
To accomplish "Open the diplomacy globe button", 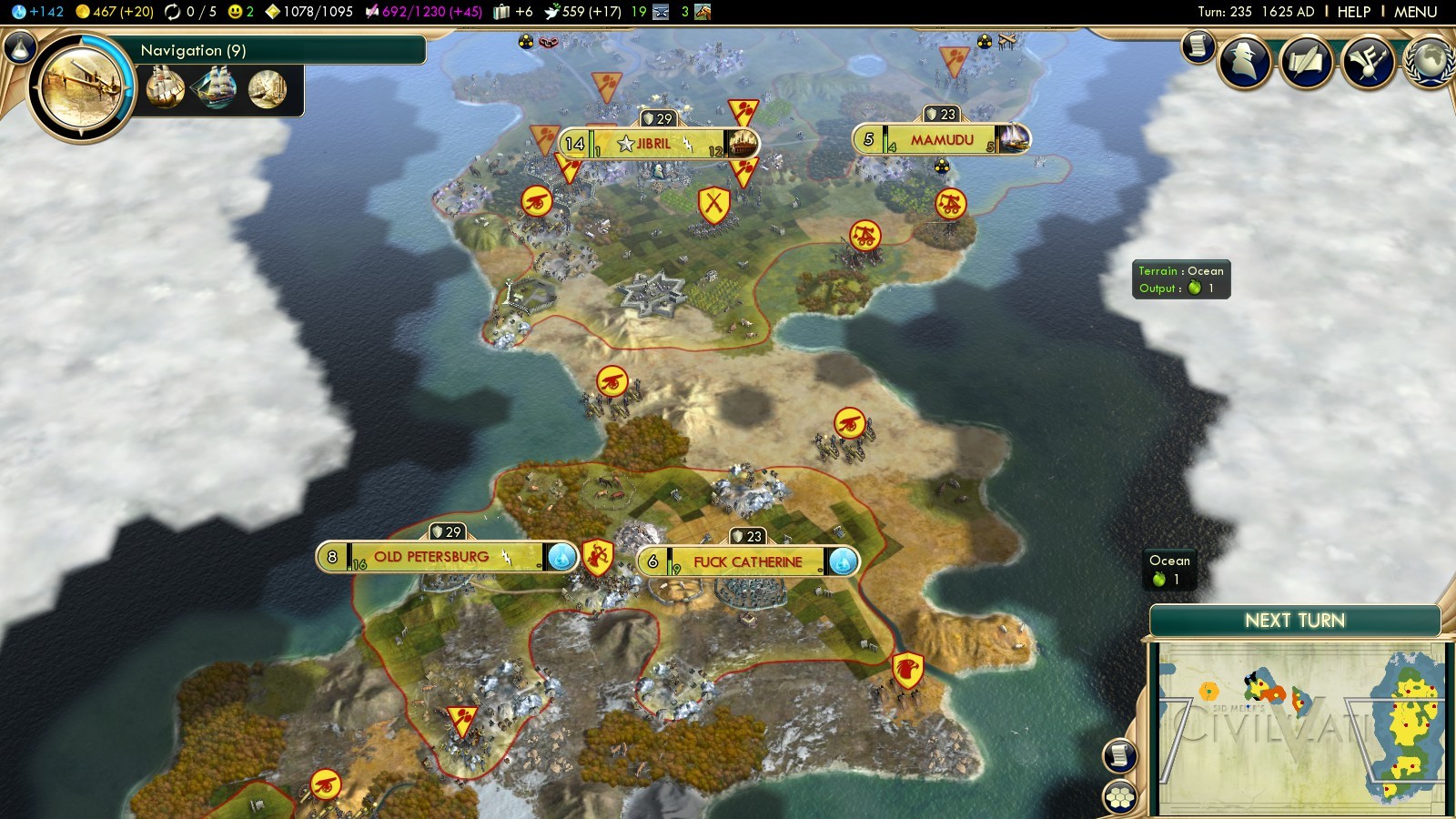I will point(1429,62).
